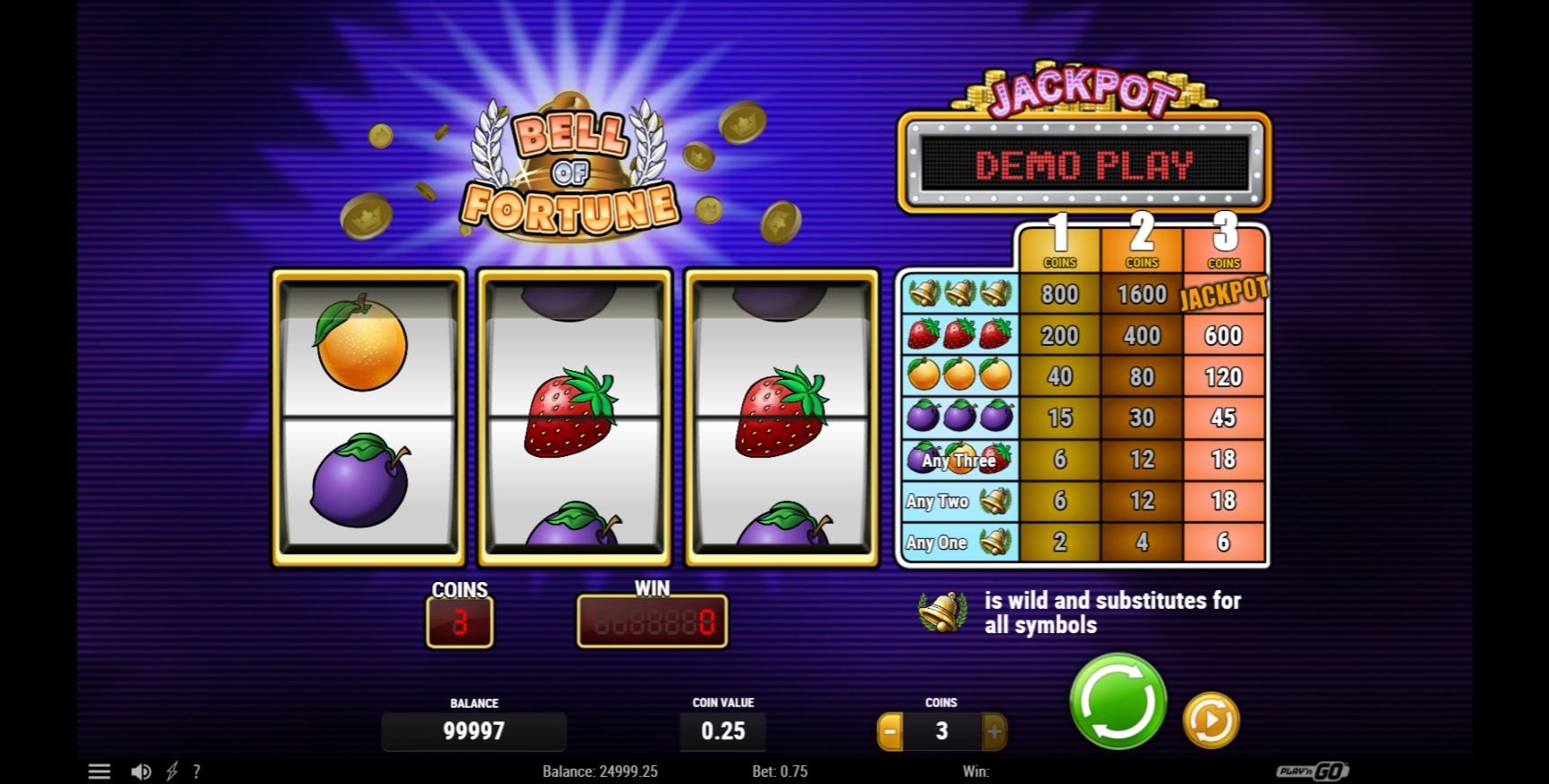Image resolution: width=1549 pixels, height=784 pixels.
Task: Open help with the question mark
Action: [x=197, y=771]
